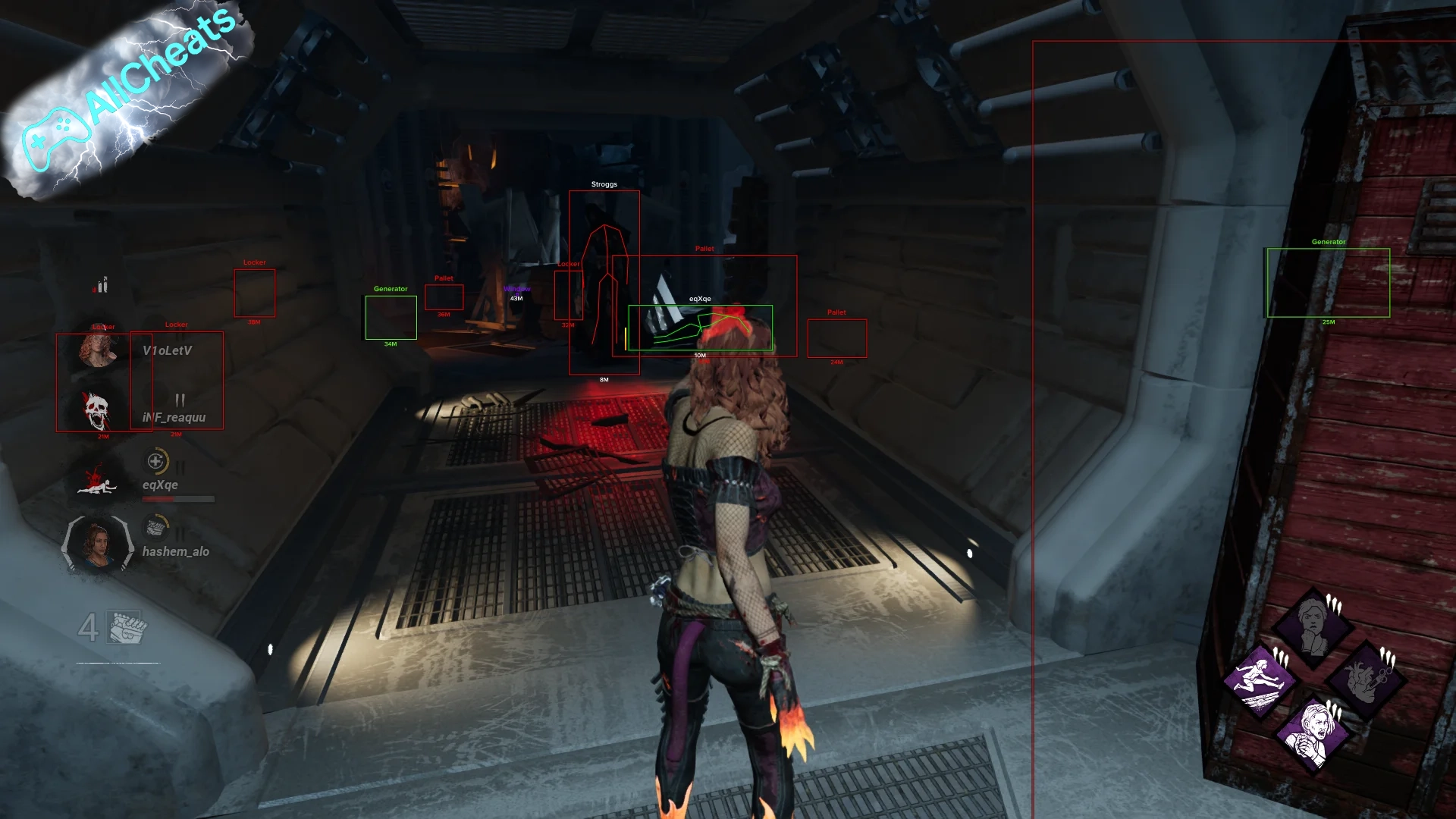
Task: Choose hashem_alo's survivor portrait
Action: (98, 544)
